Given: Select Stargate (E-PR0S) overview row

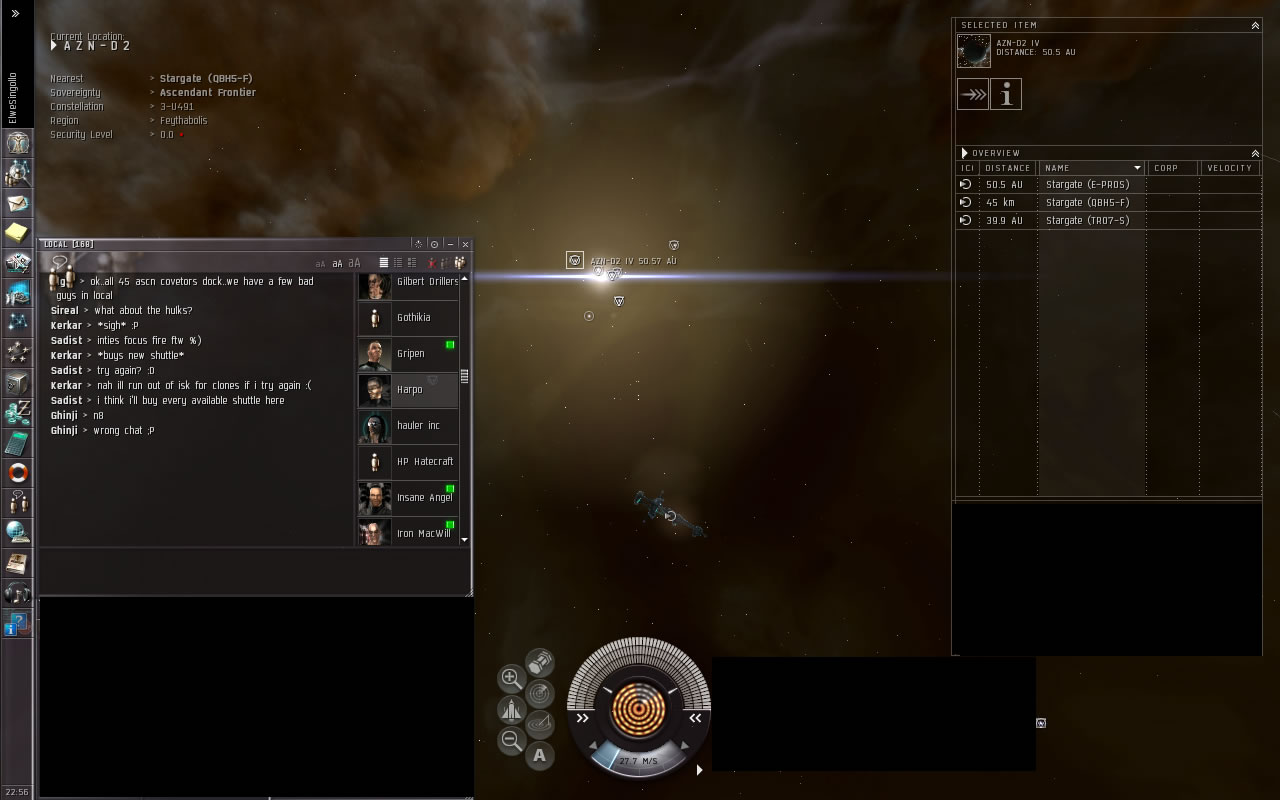Looking at the screenshot, I should point(1087,185).
